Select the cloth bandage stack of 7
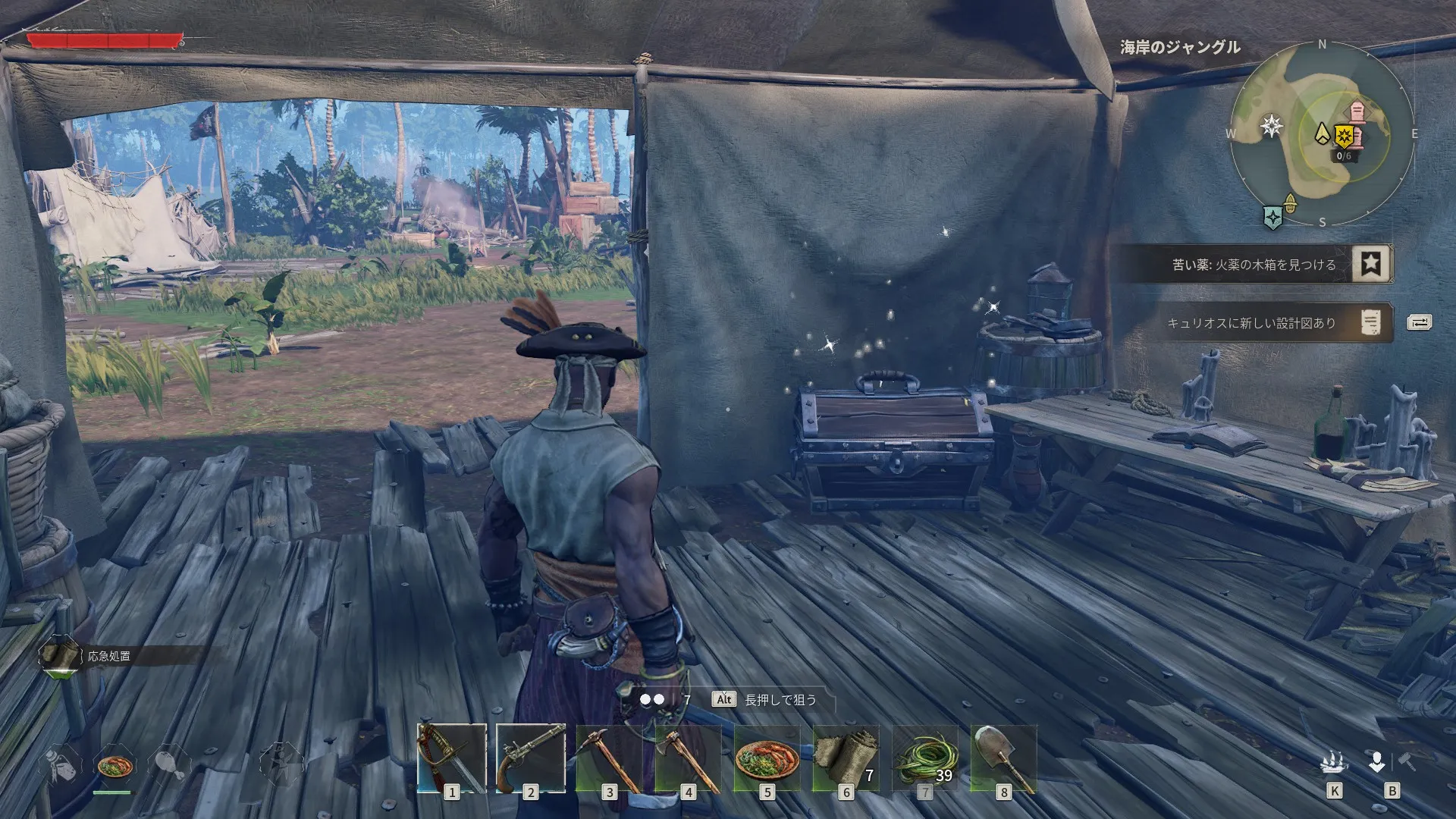 846,758
